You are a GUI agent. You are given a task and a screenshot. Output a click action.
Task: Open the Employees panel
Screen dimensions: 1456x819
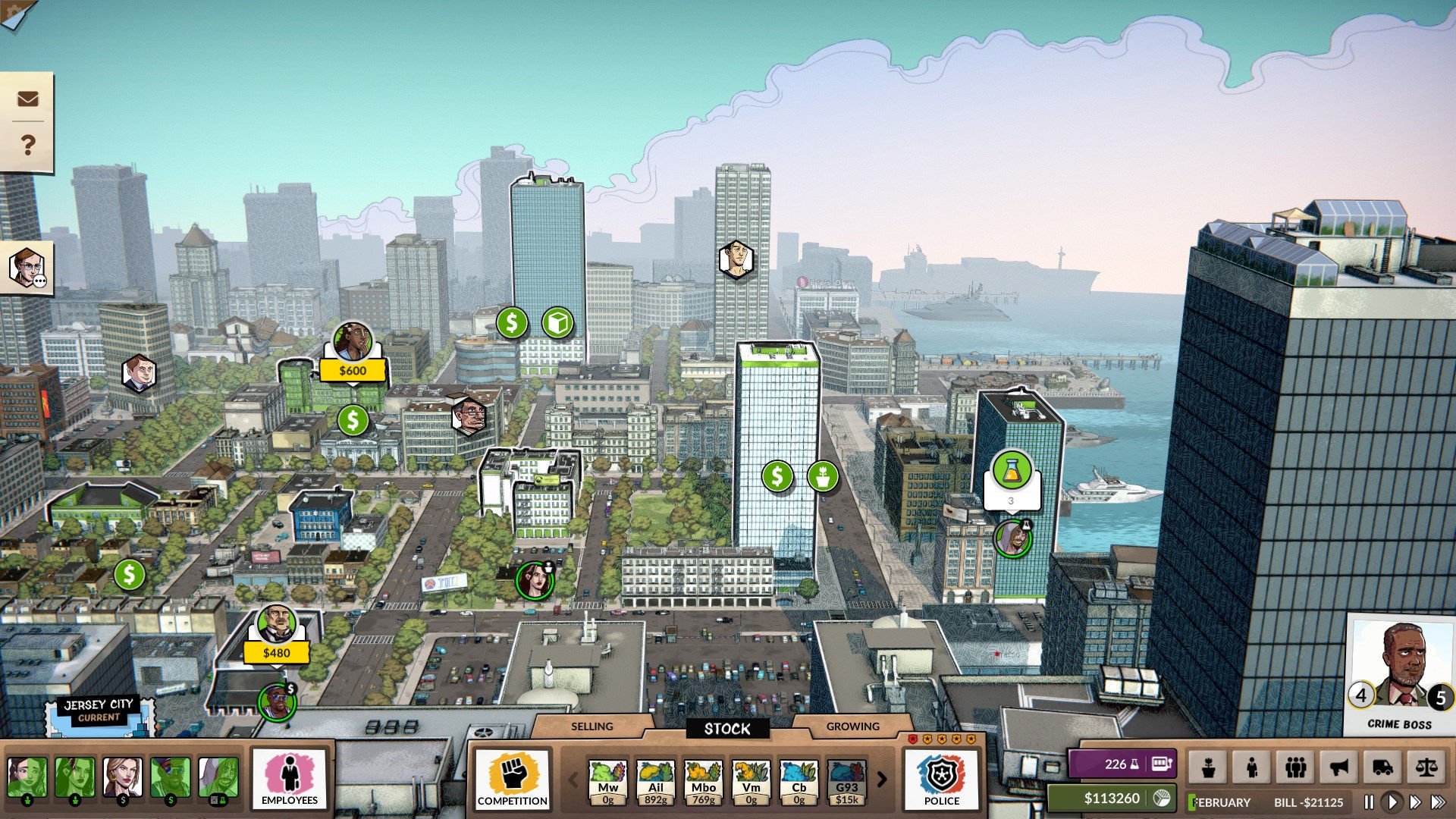289,779
